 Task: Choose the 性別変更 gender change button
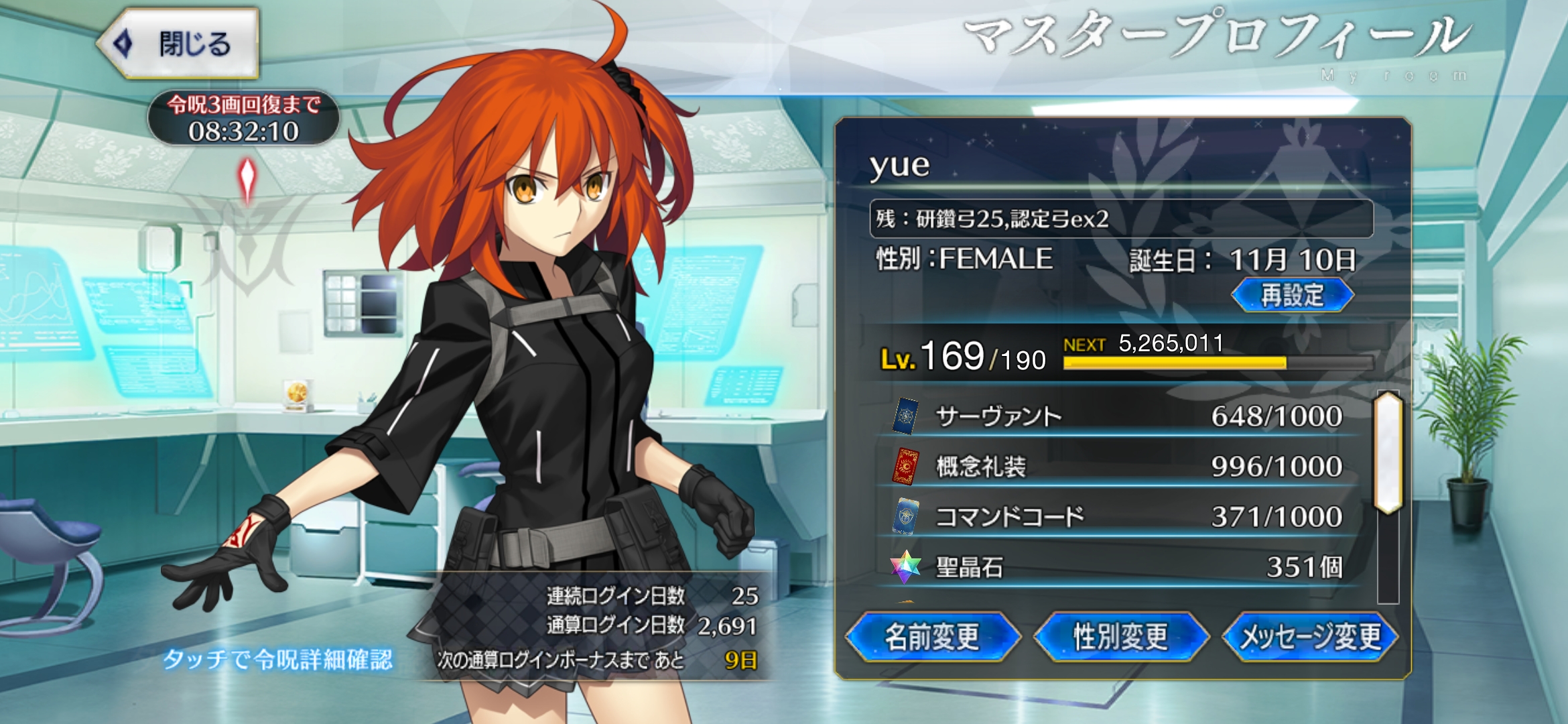[1121, 637]
